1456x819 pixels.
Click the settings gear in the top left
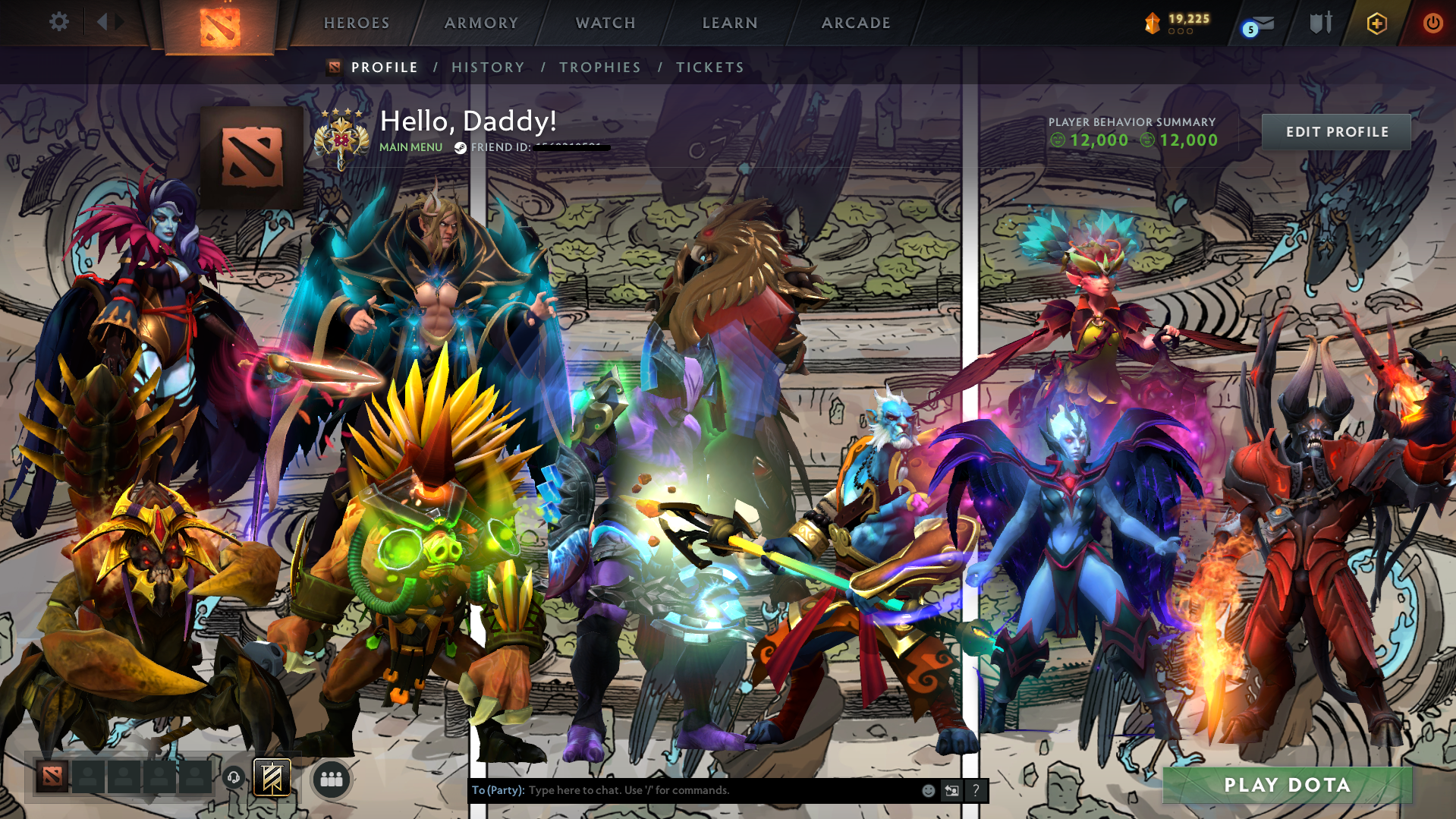59,21
